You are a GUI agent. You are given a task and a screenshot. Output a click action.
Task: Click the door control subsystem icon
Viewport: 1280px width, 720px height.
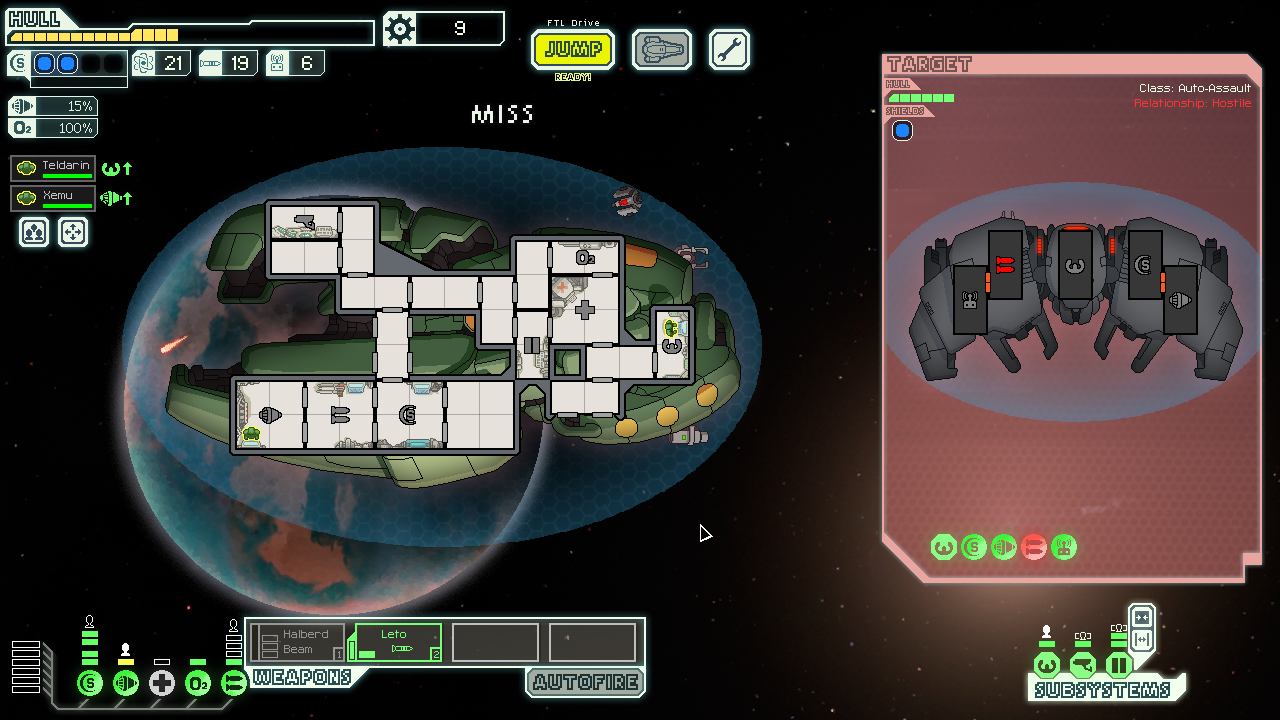tap(1118, 665)
